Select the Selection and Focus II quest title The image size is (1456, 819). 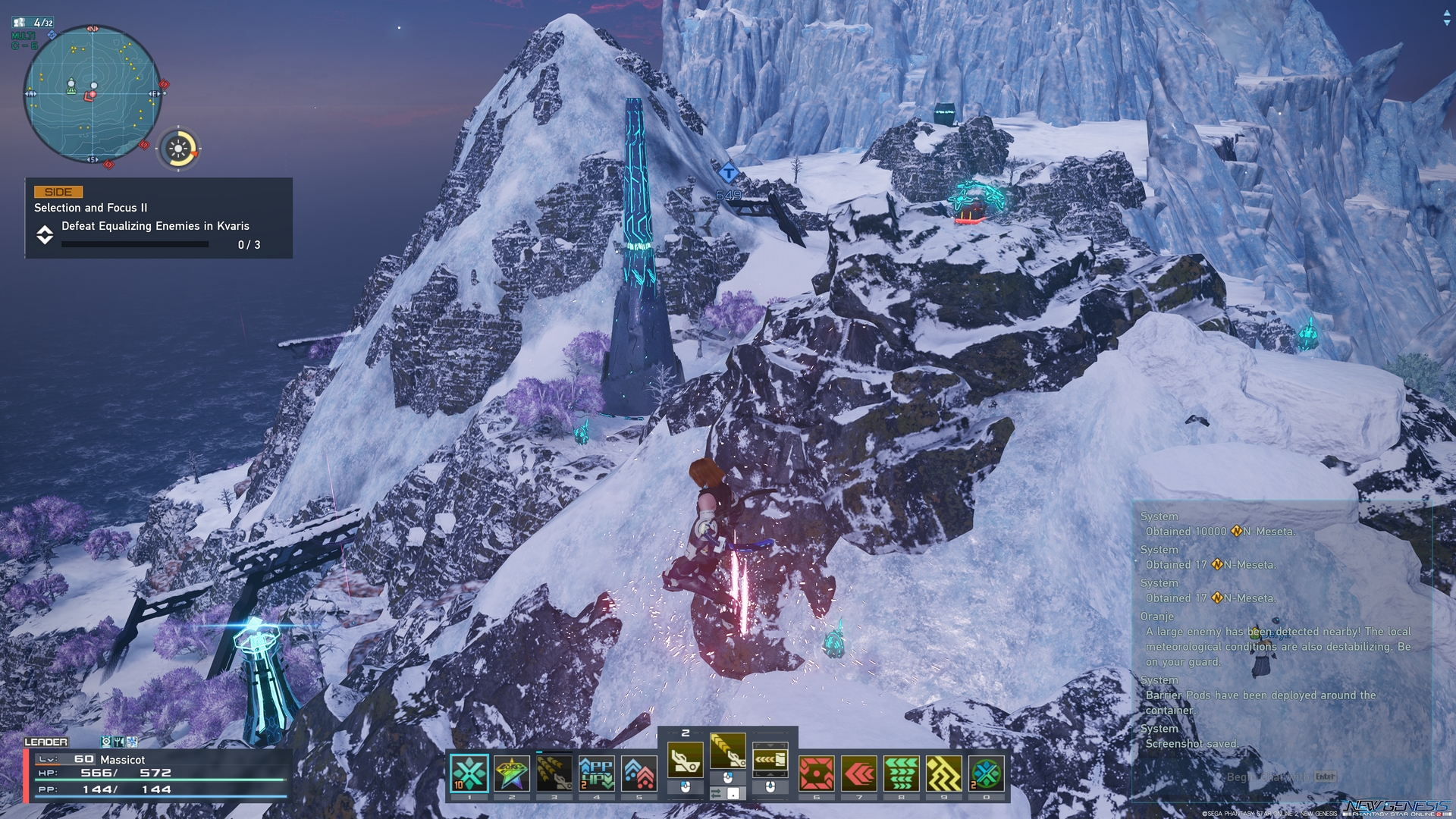[x=90, y=206]
